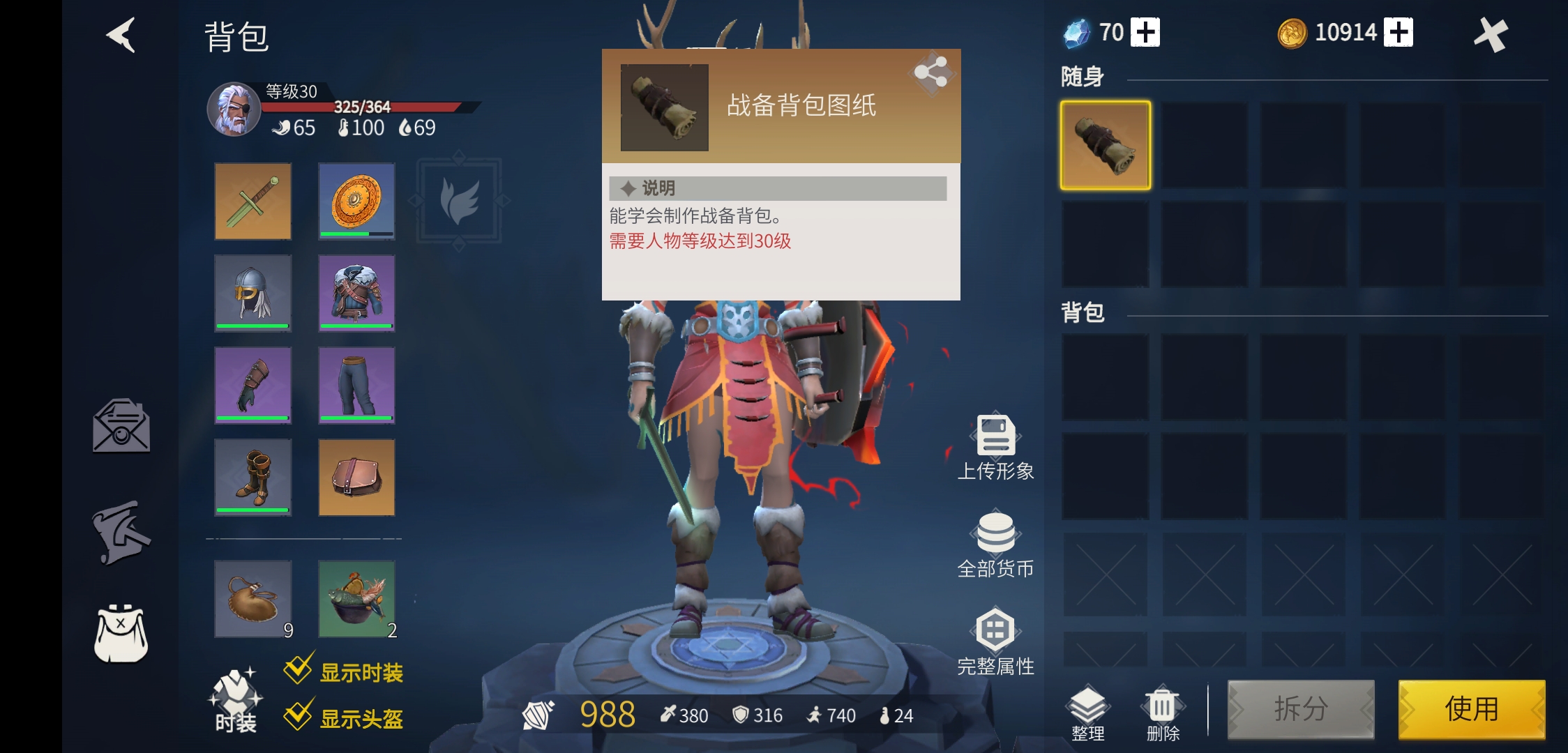Open the equipped boots item slot
Viewport: 1568px width, 753px height.
click(x=252, y=478)
